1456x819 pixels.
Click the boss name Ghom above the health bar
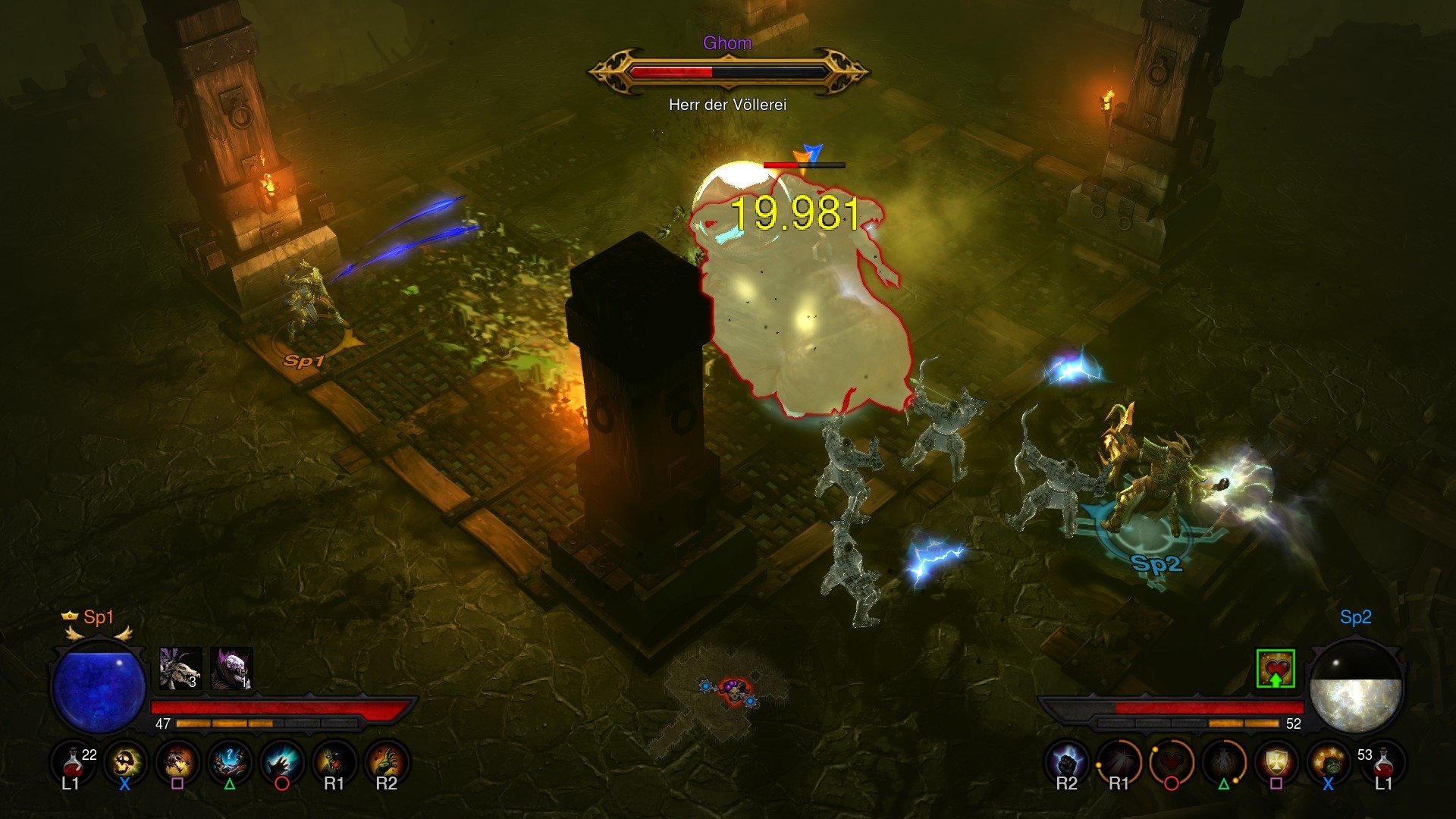coord(726,43)
